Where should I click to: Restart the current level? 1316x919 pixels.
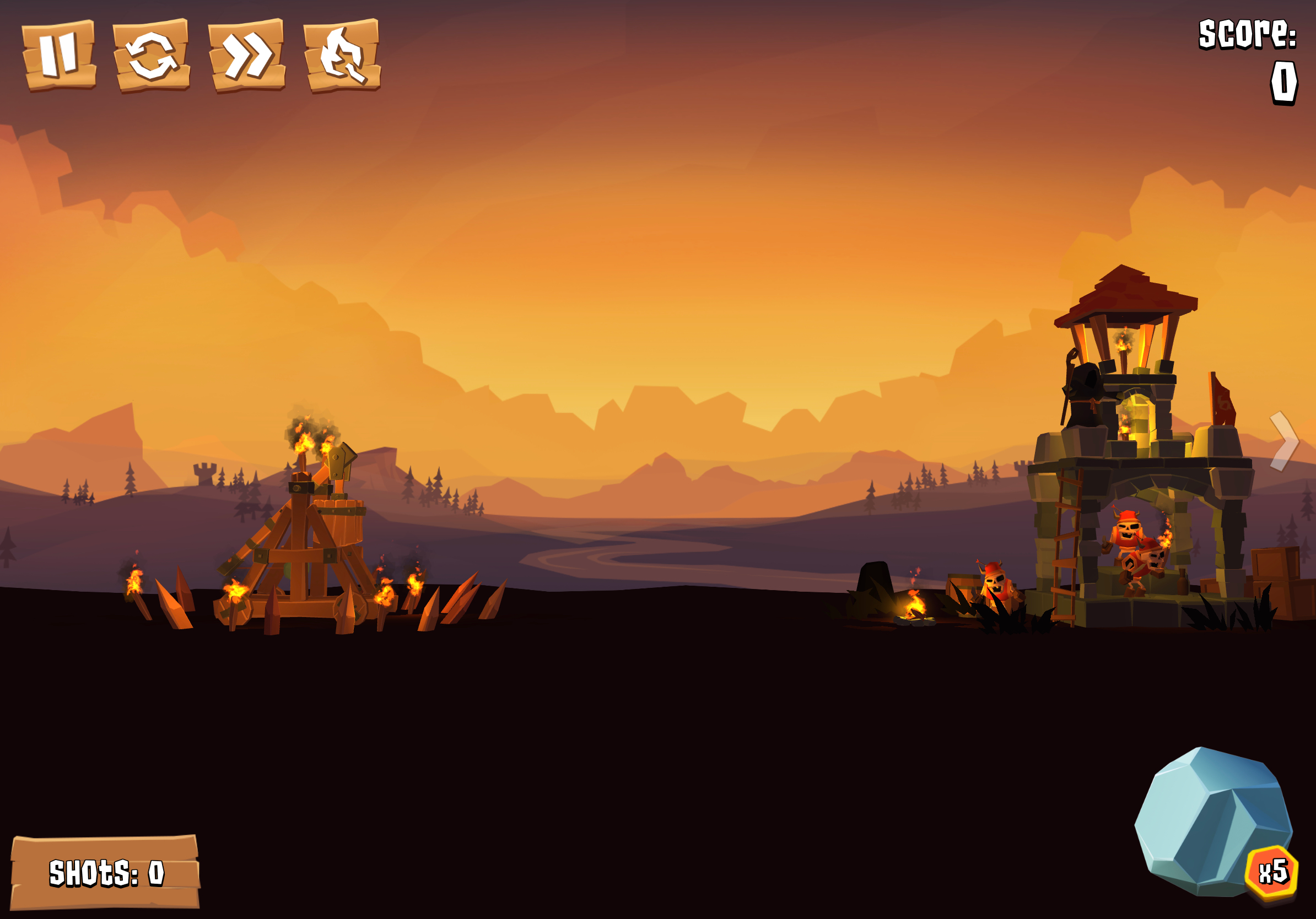(x=151, y=56)
